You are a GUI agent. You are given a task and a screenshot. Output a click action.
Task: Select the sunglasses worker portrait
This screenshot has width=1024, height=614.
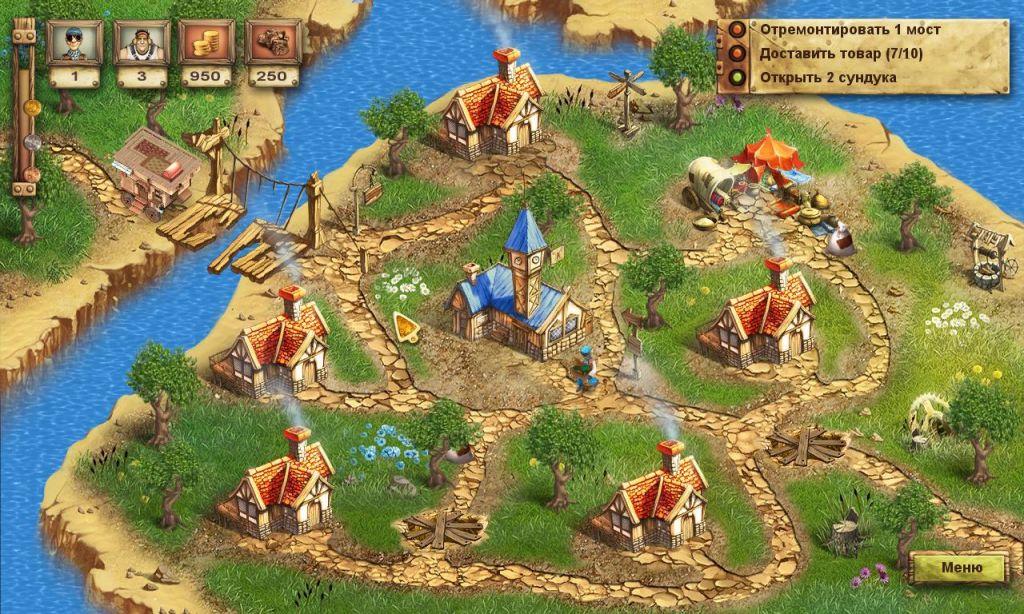point(75,42)
